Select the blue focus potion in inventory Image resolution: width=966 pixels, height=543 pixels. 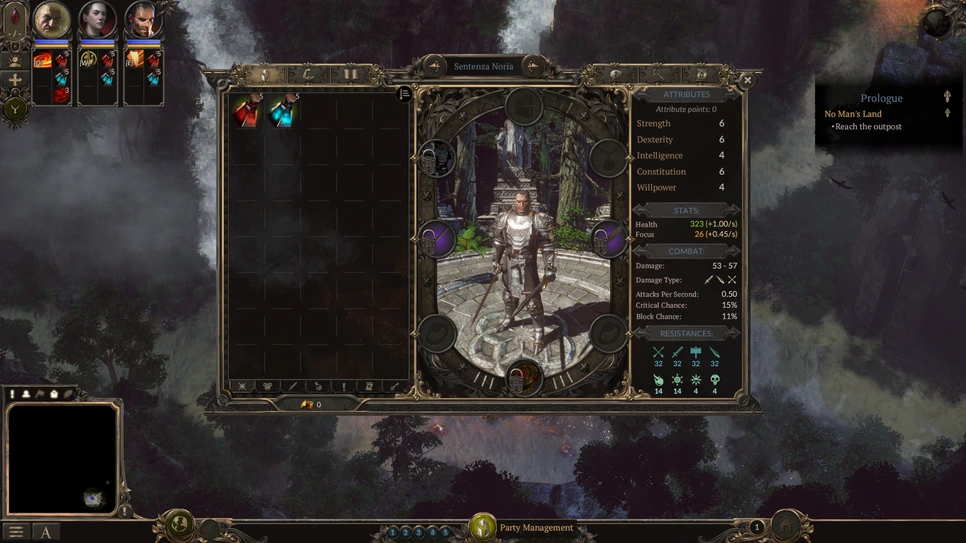click(x=283, y=111)
